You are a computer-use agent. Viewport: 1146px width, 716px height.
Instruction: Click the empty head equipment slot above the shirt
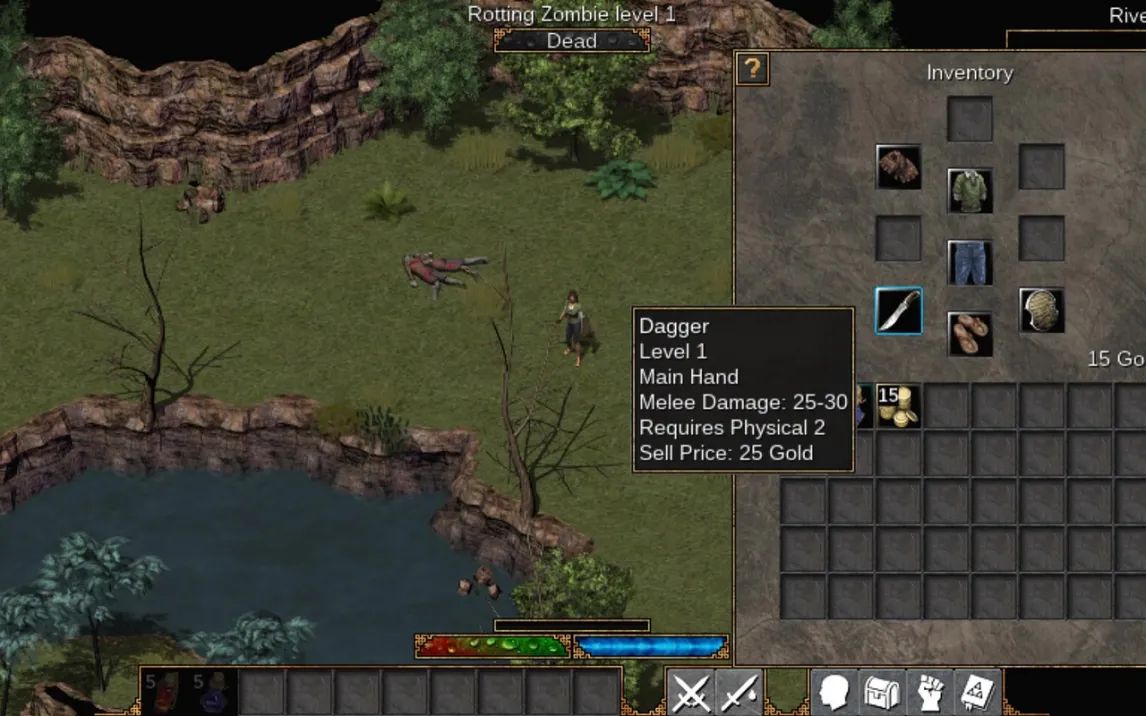click(x=970, y=119)
